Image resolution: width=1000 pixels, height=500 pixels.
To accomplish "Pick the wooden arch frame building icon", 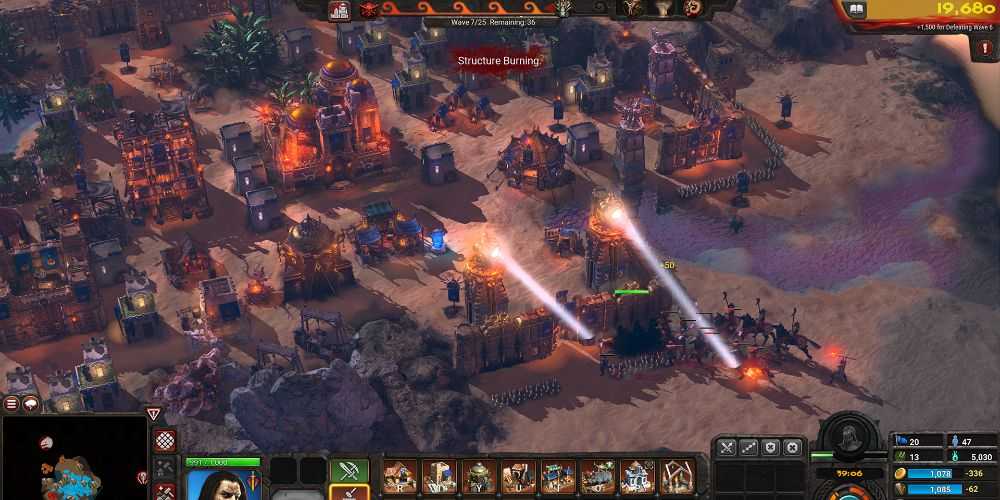I will [x=677, y=476].
